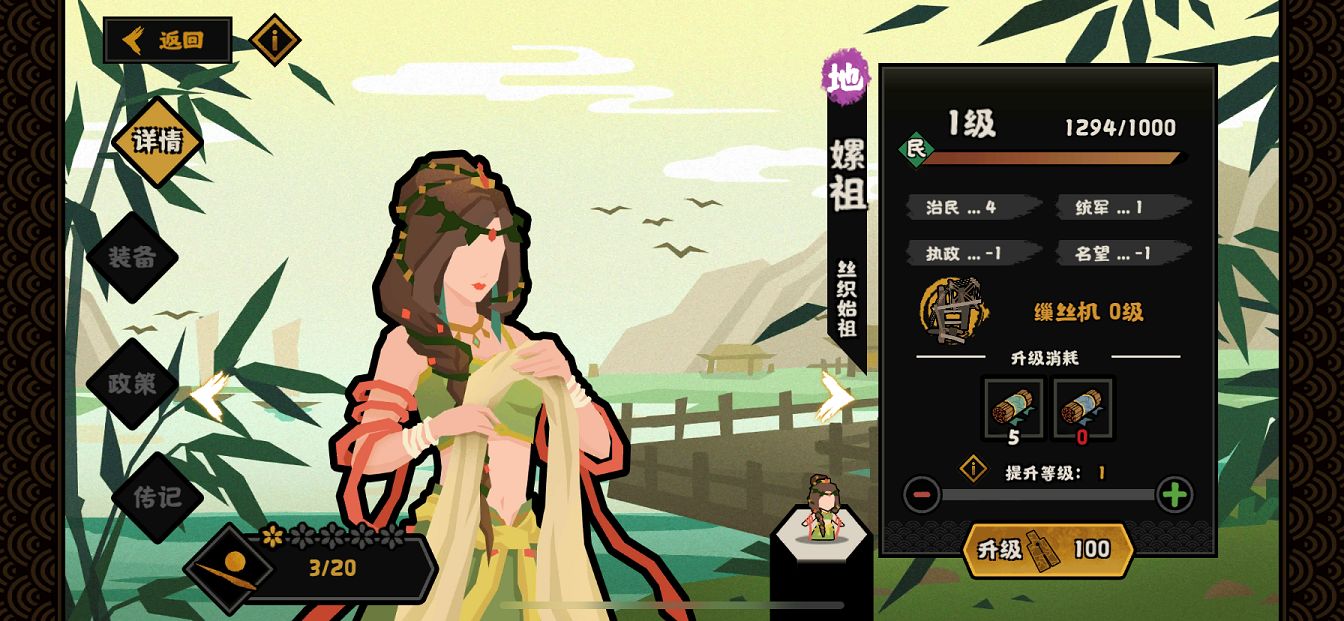Inspect the silk roll material showing 0

point(1084,408)
